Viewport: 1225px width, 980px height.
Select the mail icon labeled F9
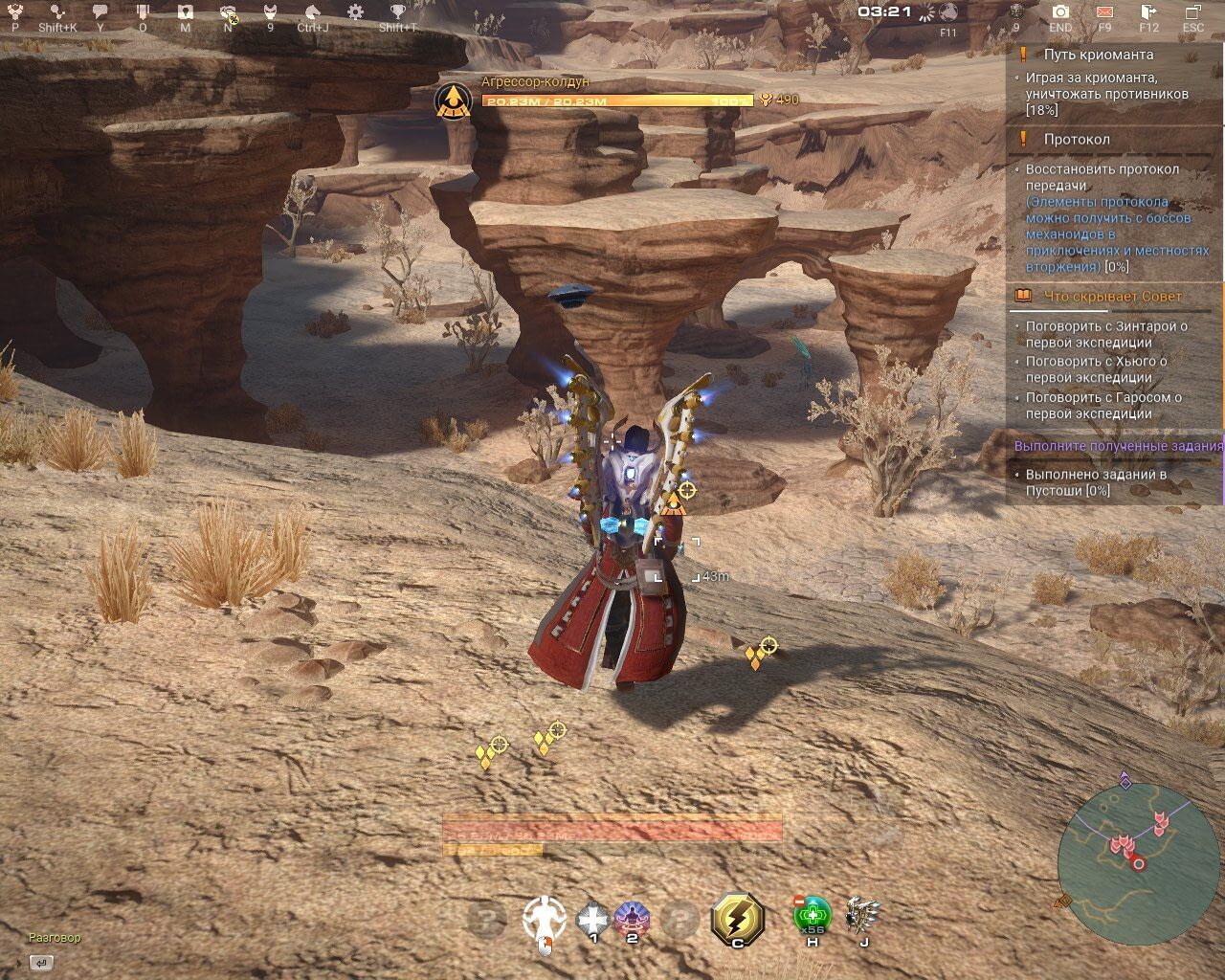click(1104, 13)
